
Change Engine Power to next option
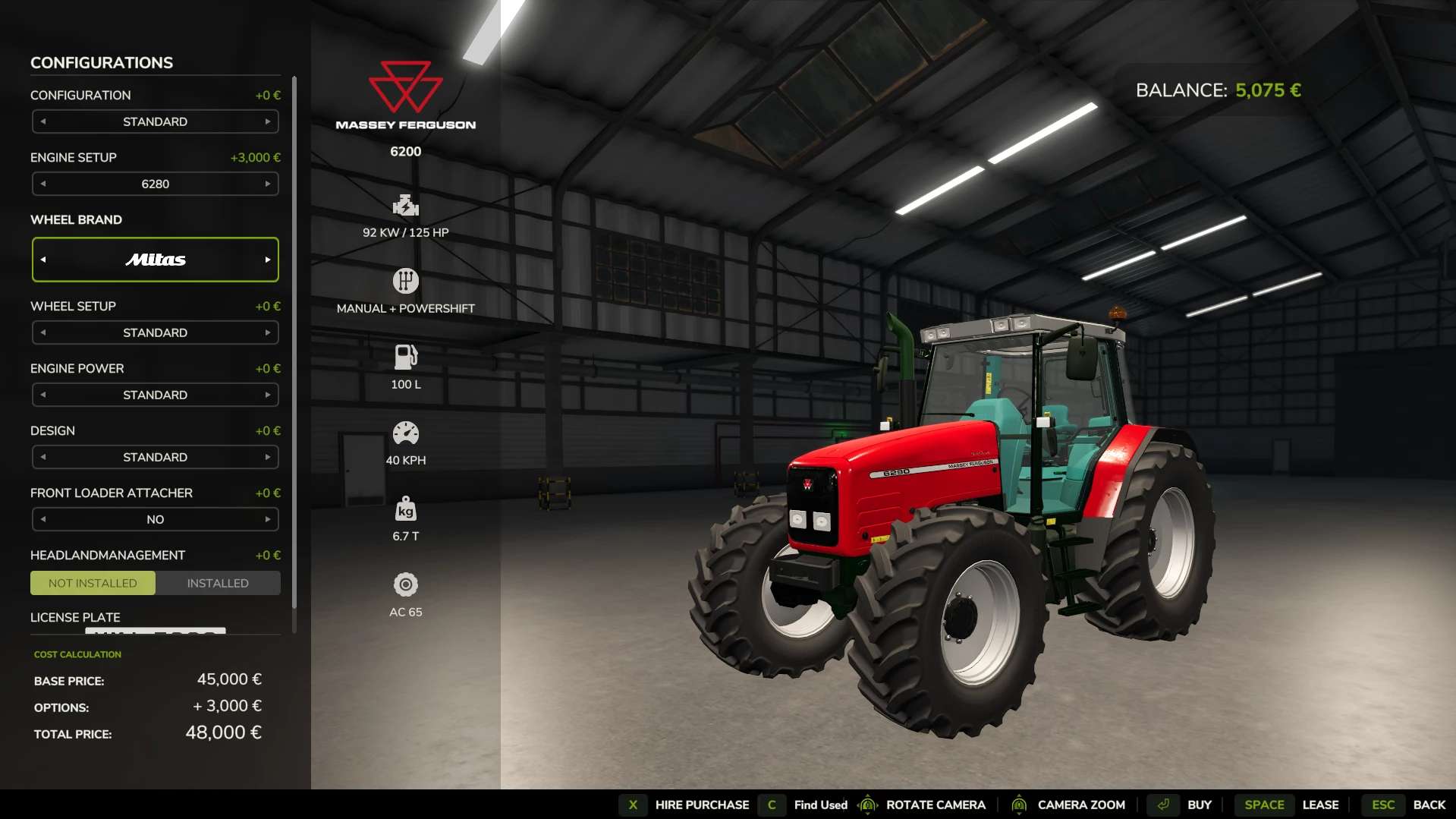click(x=268, y=395)
